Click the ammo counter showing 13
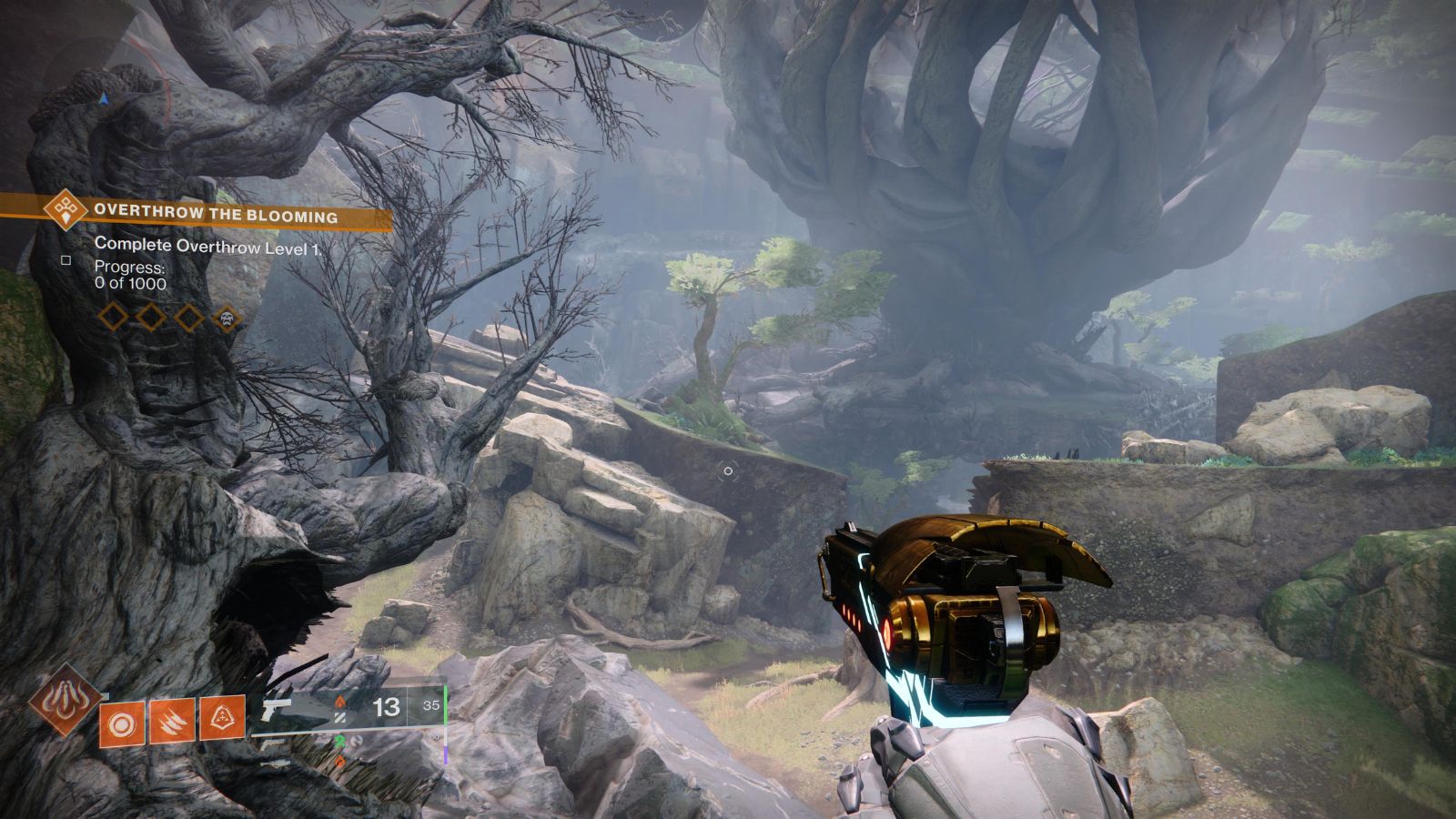Viewport: 1456px width, 819px height. [x=386, y=707]
